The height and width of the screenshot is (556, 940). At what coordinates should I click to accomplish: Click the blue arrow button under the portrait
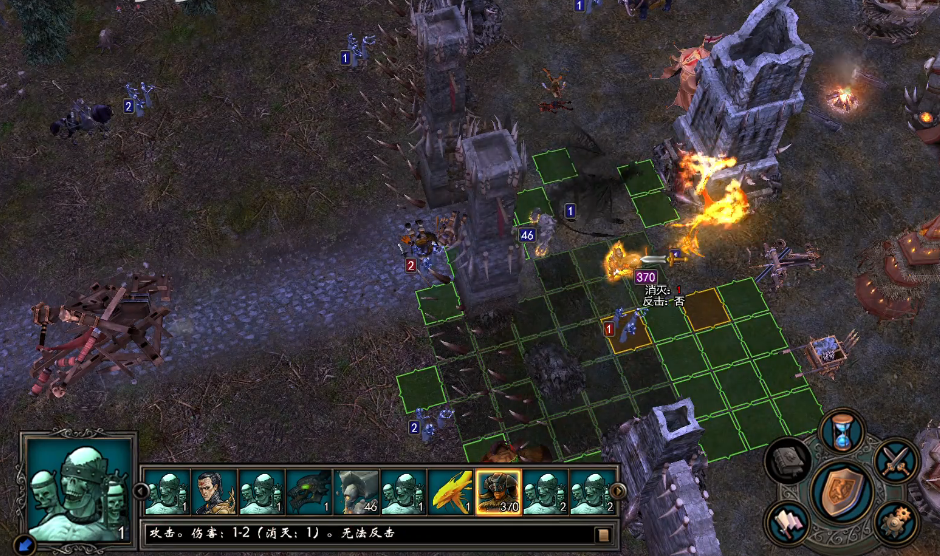(26, 545)
